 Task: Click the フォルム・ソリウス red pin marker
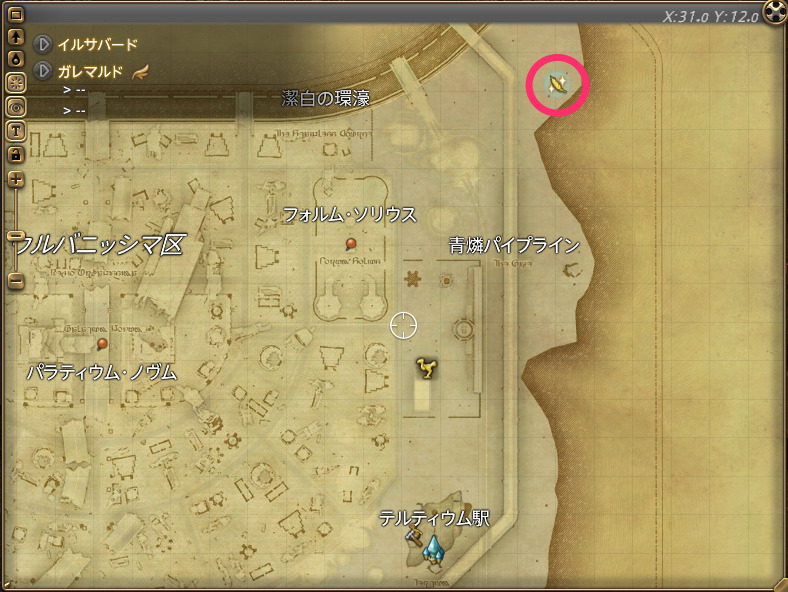[351, 244]
